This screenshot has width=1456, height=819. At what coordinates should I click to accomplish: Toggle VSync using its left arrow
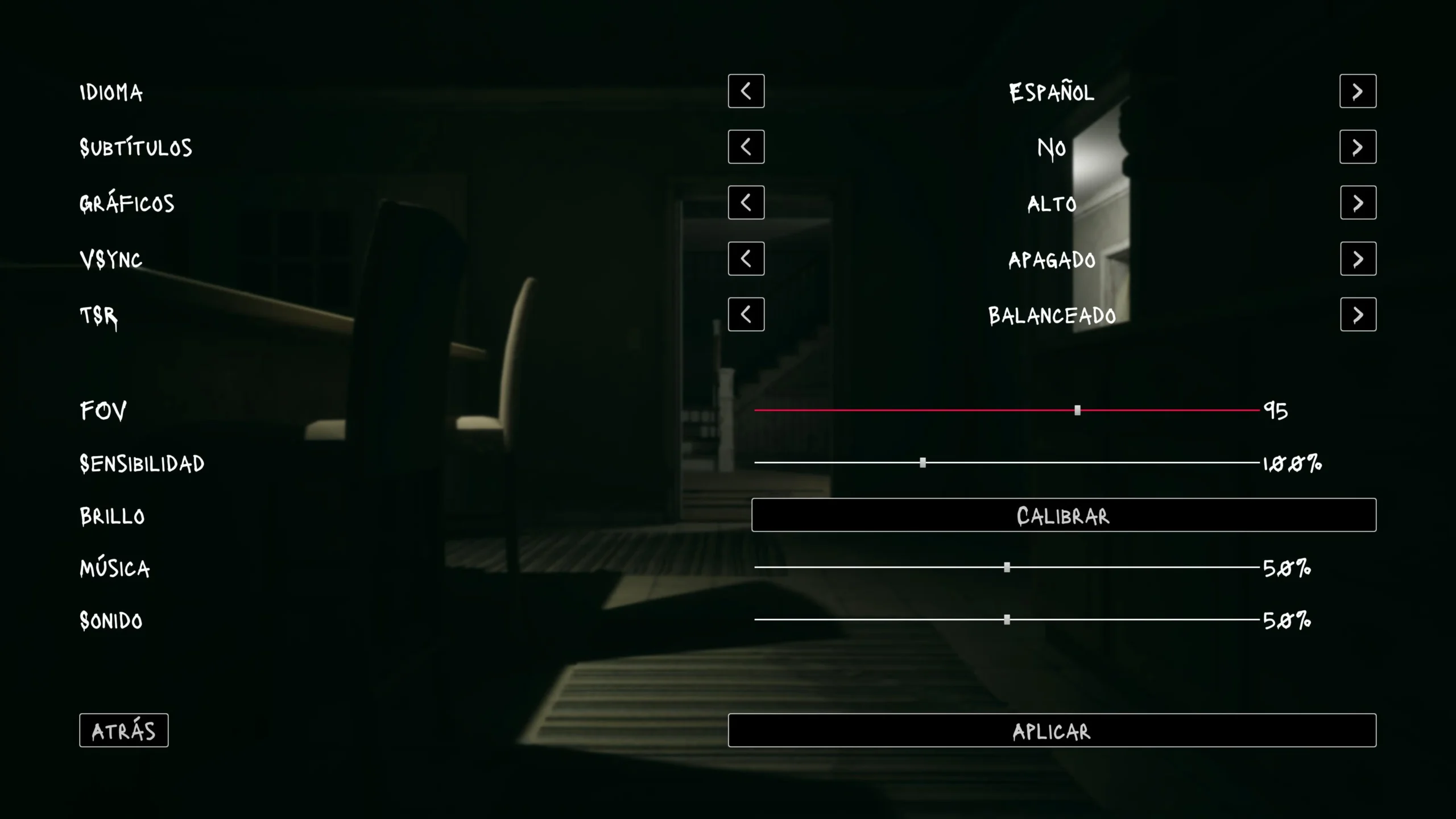coord(746,259)
